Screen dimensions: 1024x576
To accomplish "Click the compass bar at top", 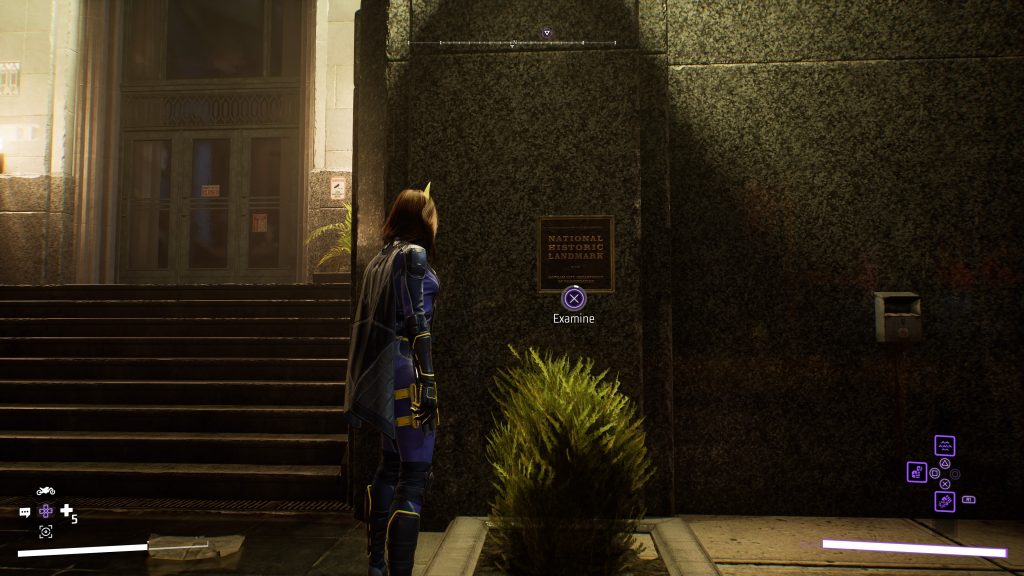I will click(x=513, y=43).
